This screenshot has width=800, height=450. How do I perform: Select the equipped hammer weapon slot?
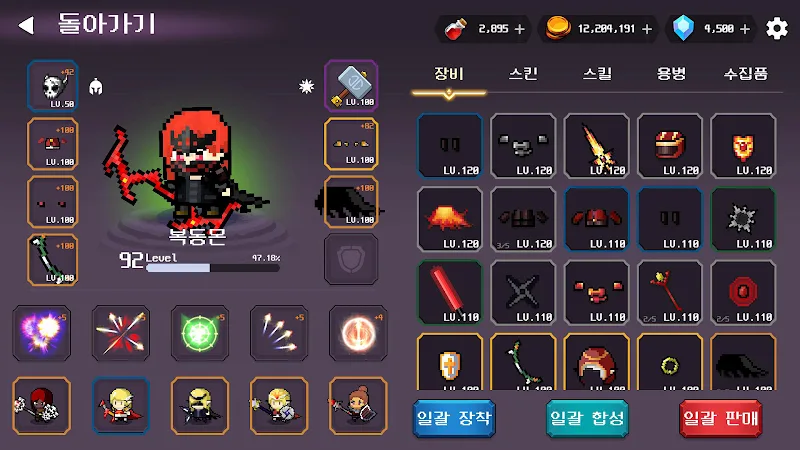(x=351, y=85)
